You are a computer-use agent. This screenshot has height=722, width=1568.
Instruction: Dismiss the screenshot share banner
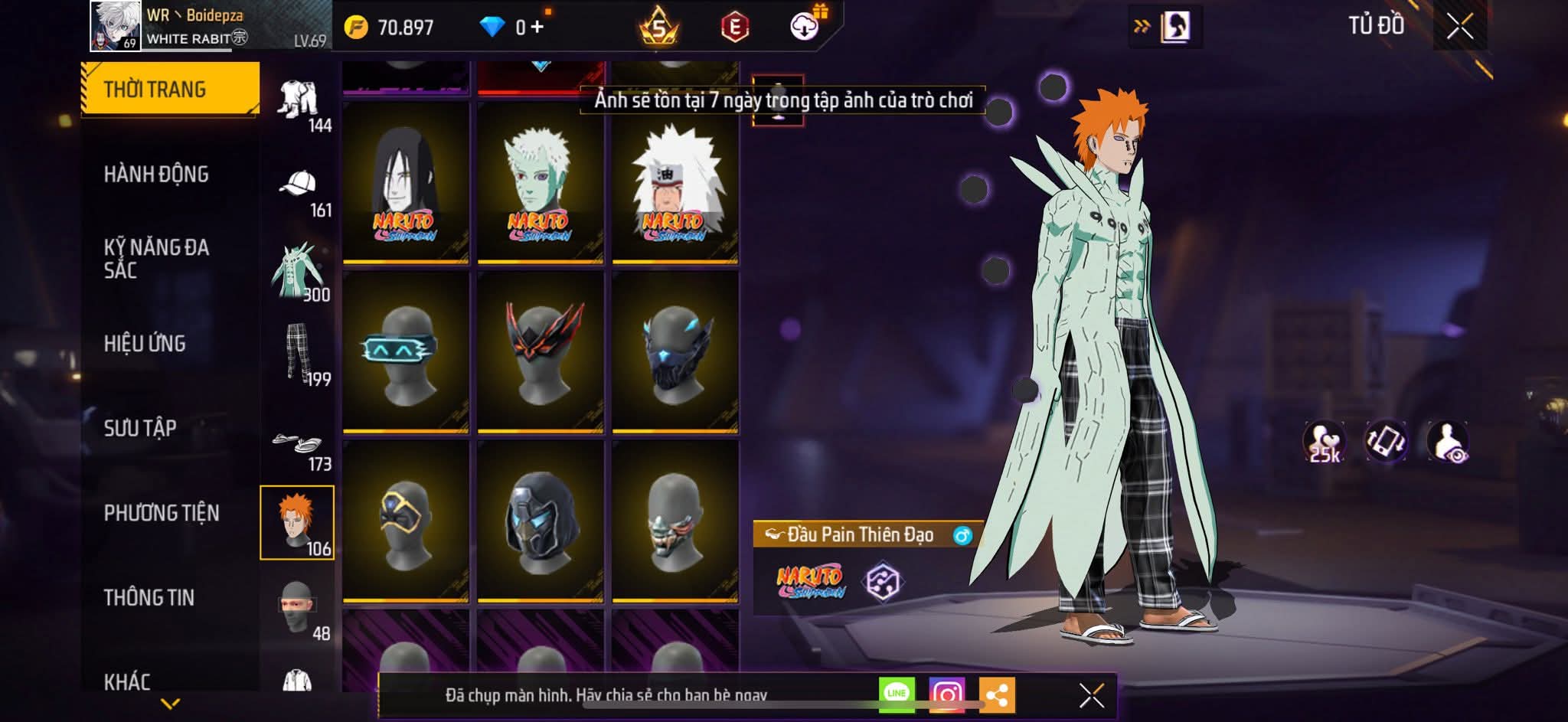click(x=1091, y=695)
